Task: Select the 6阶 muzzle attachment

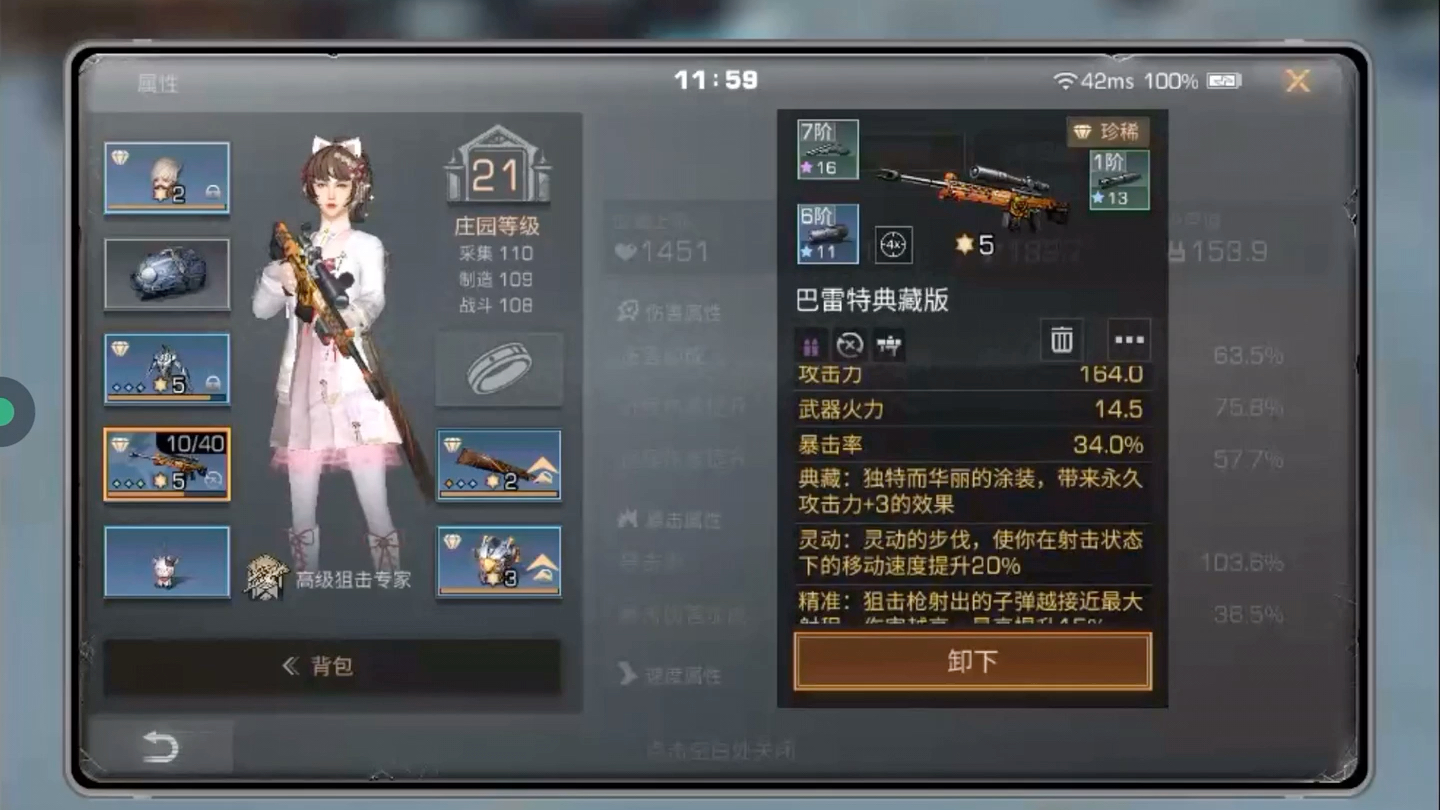Action: (x=828, y=233)
